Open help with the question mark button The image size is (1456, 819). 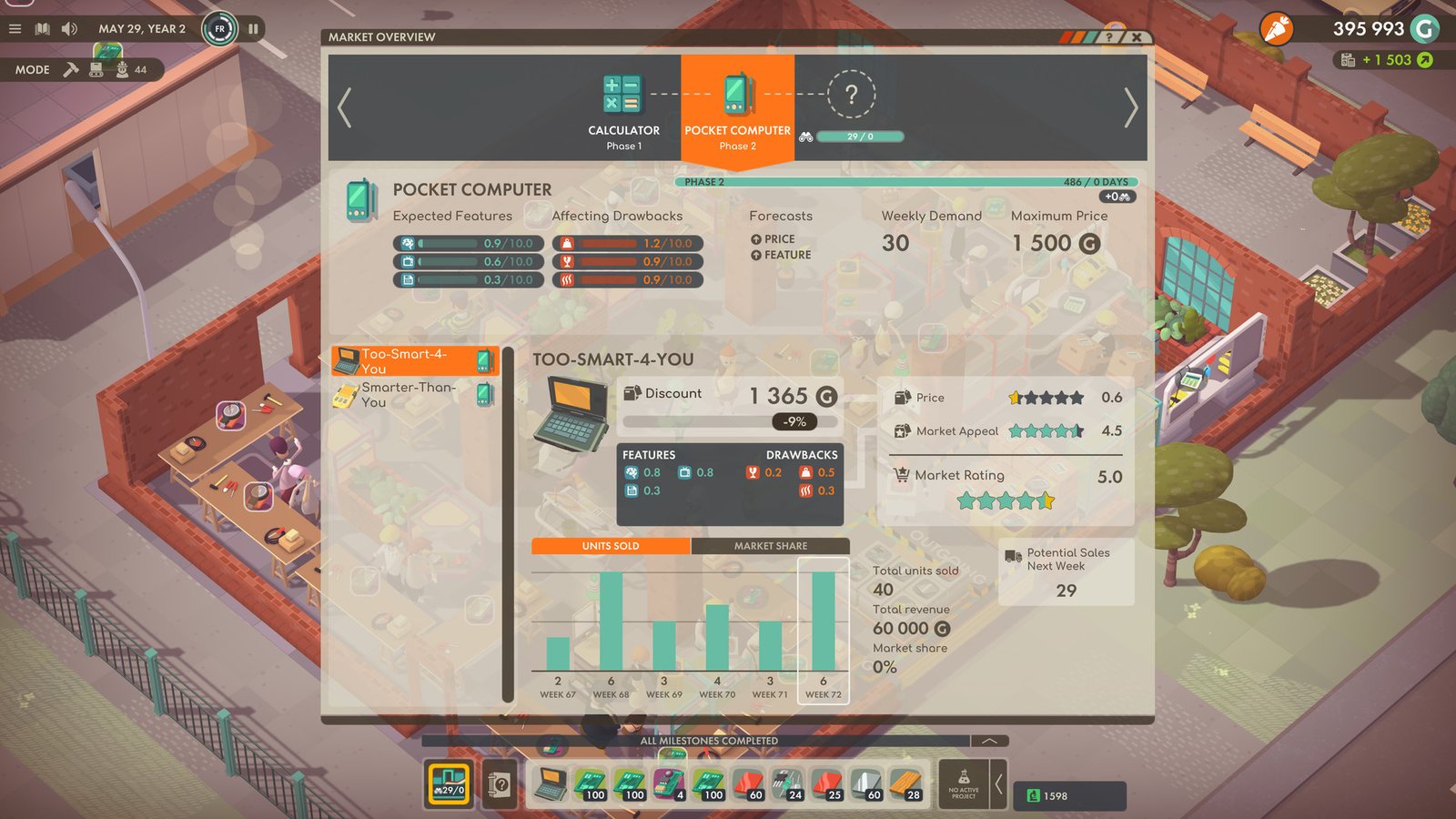pos(1108,36)
